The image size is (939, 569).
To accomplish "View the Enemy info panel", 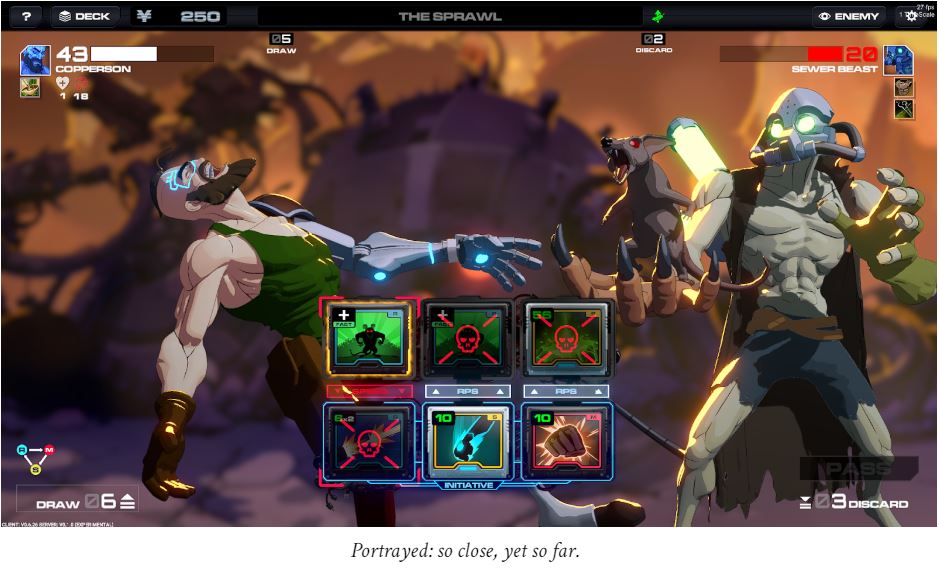I will 849,16.
